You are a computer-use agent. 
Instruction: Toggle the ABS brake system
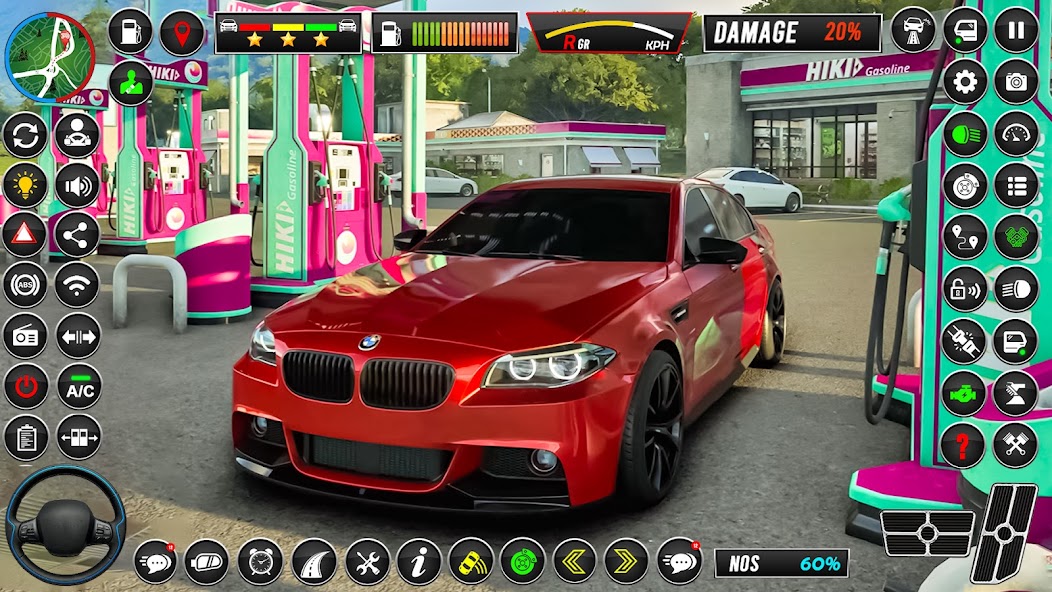[x=25, y=285]
